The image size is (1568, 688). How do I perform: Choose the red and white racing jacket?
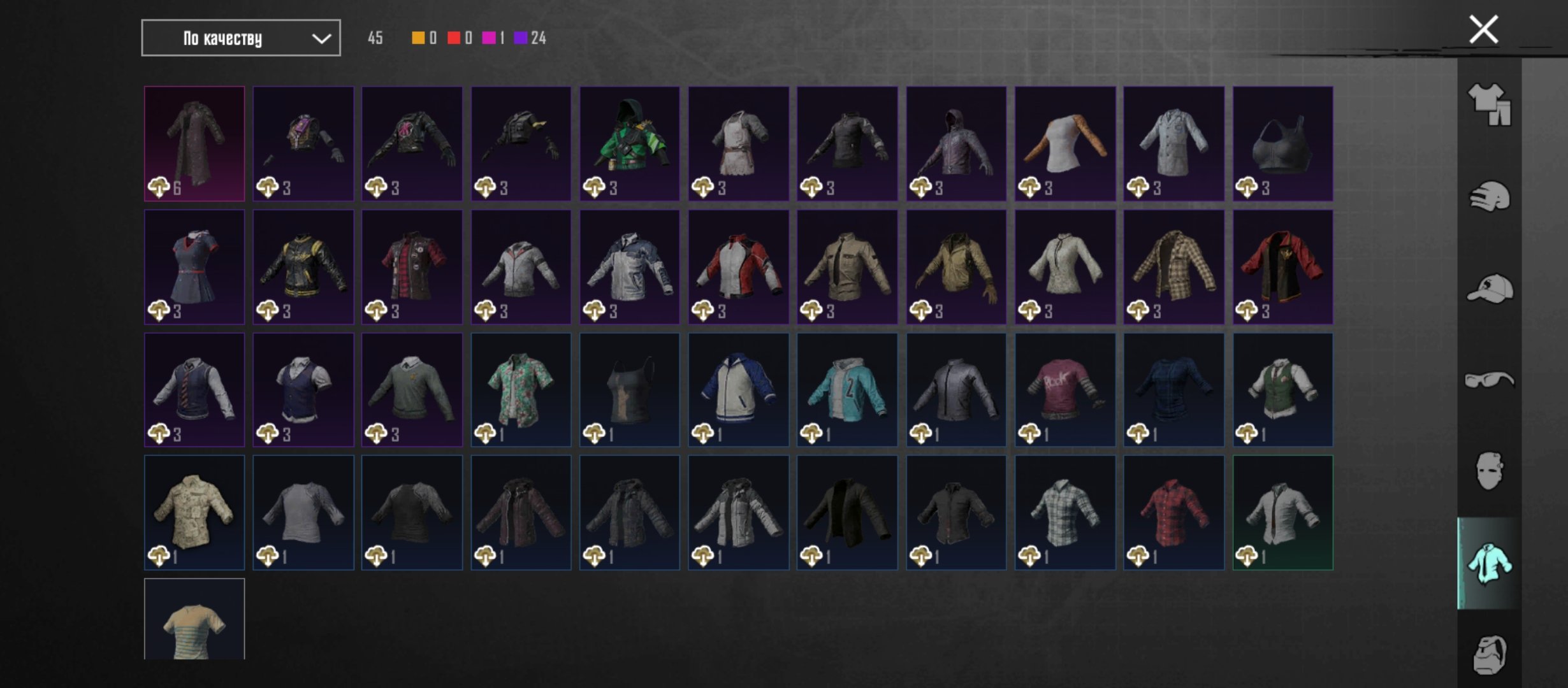coord(739,267)
